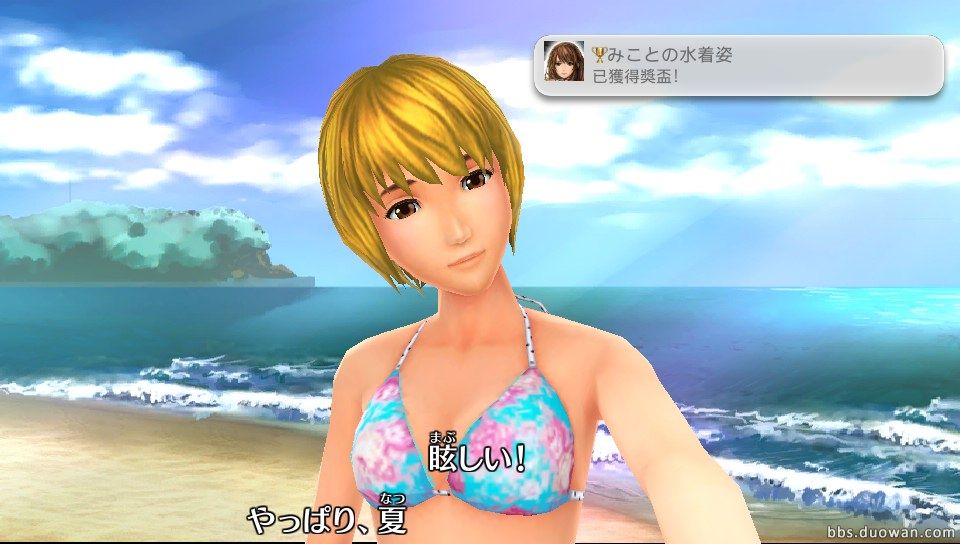Open the みことの水着姿 trophy notification
The height and width of the screenshot is (544, 960).
click(738, 65)
